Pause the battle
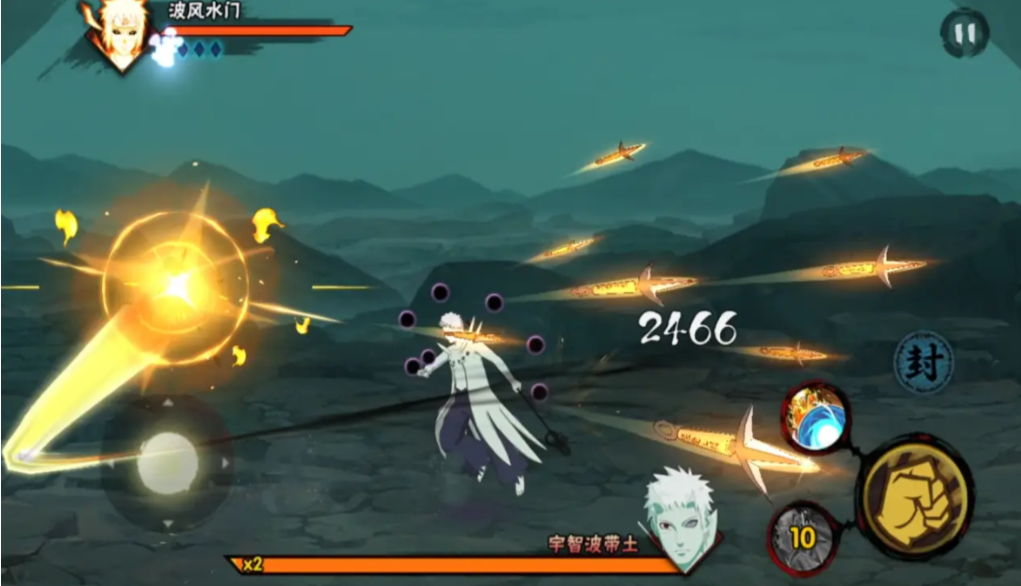 (964, 34)
